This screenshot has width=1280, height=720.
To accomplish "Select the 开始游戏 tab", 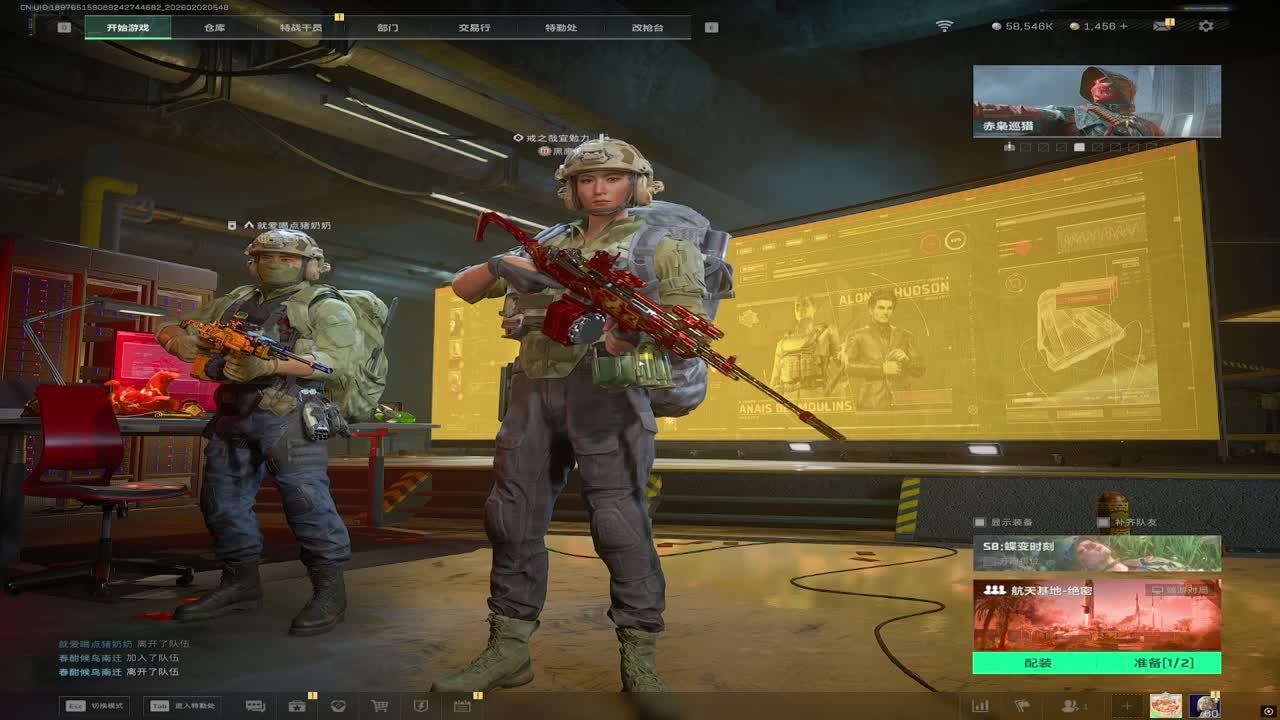I will 127,27.
